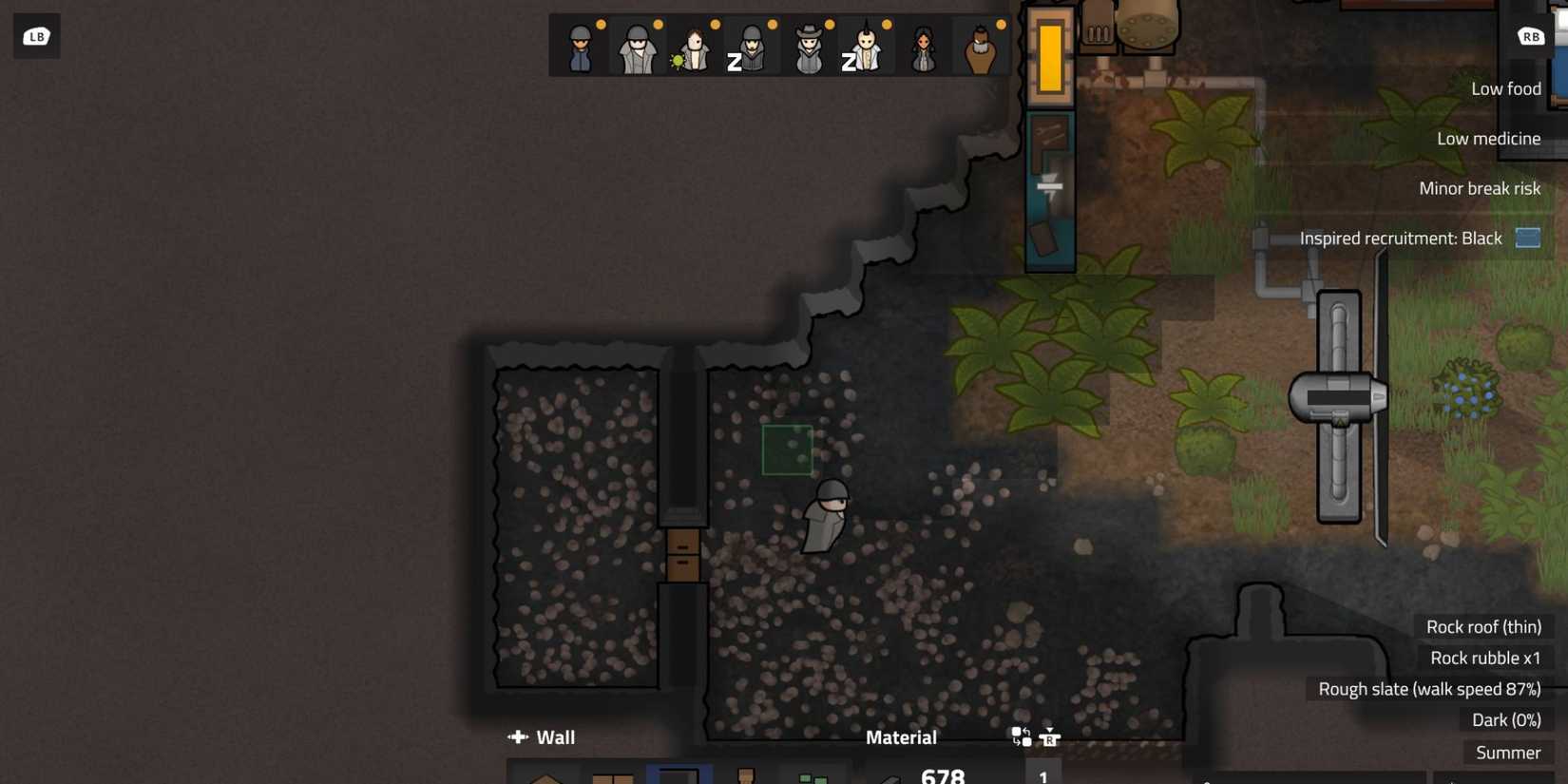Click the Minor break risk alert
This screenshot has height=784, width=1568.
pos(1481,187)
